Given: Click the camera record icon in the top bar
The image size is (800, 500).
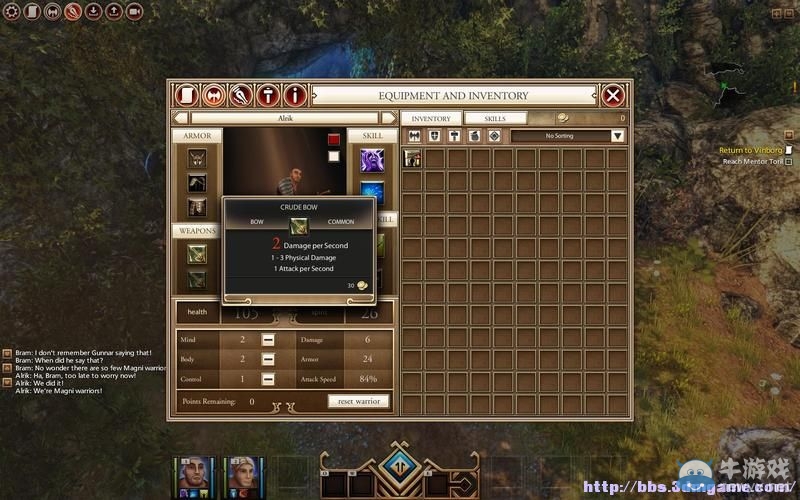Looking at the screenshot, I should [134, 12].
